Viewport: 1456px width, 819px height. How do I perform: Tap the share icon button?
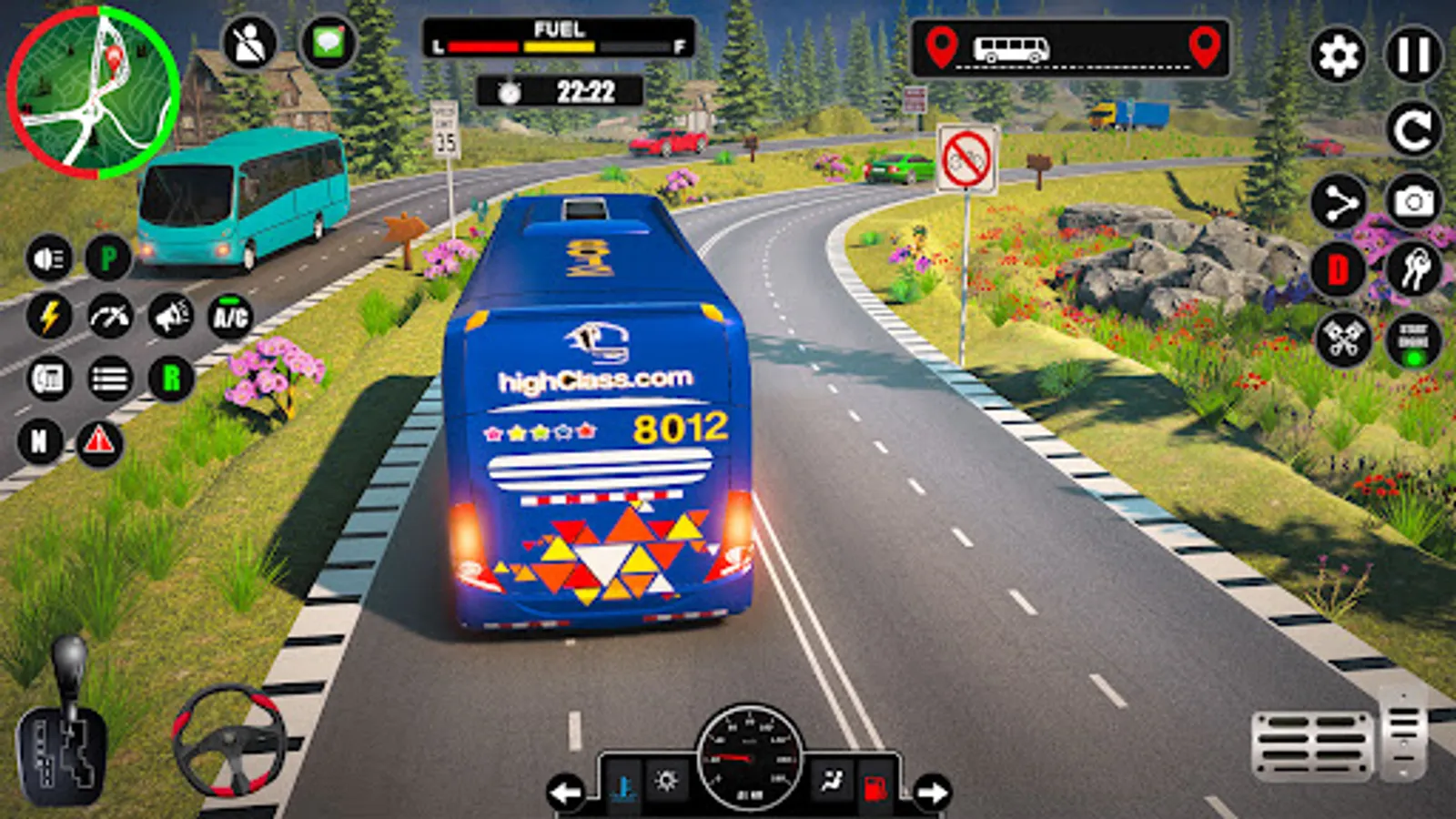[1340, 203]
